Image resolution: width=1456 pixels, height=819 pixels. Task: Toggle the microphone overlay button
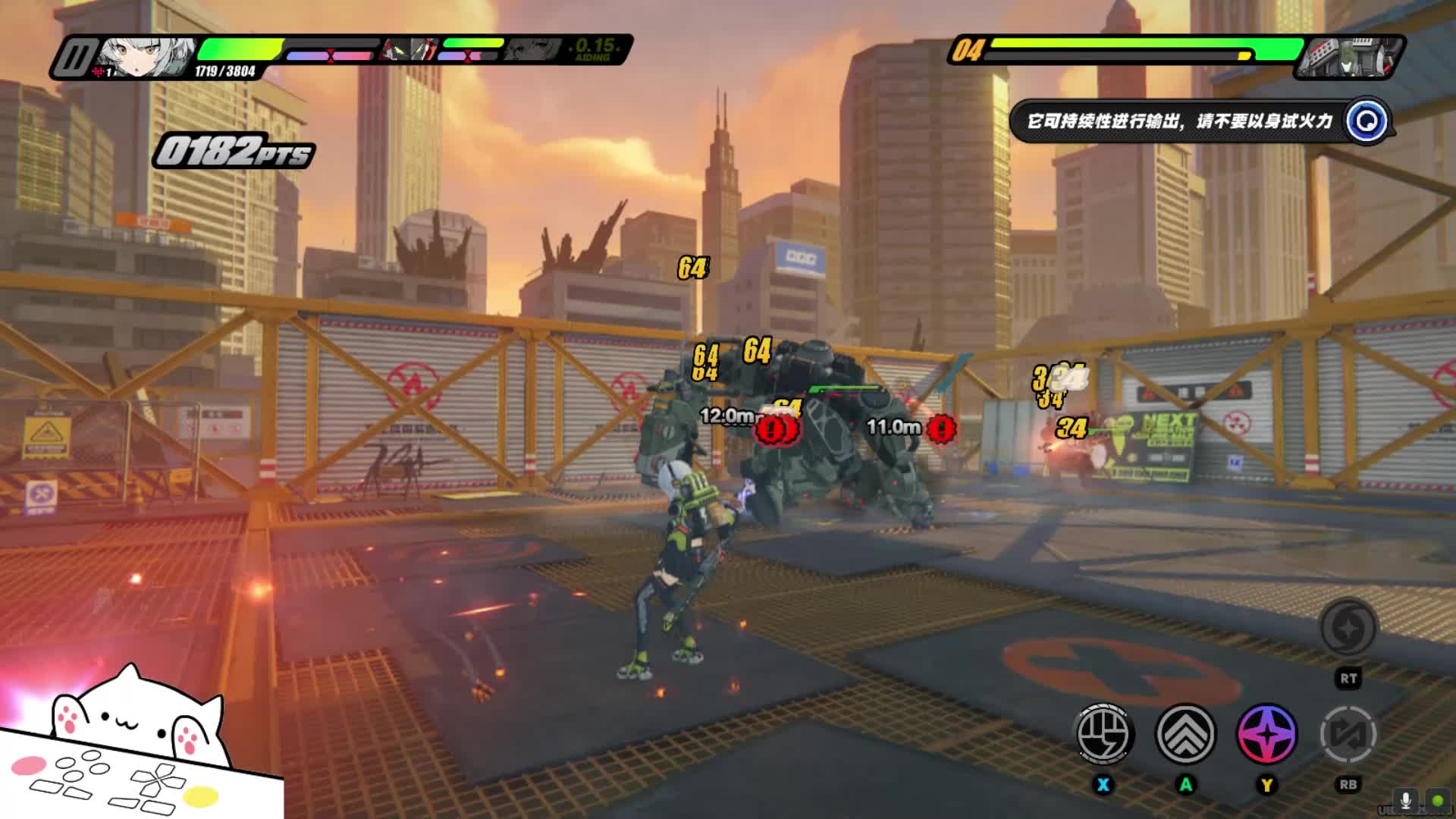(1405, 801)
